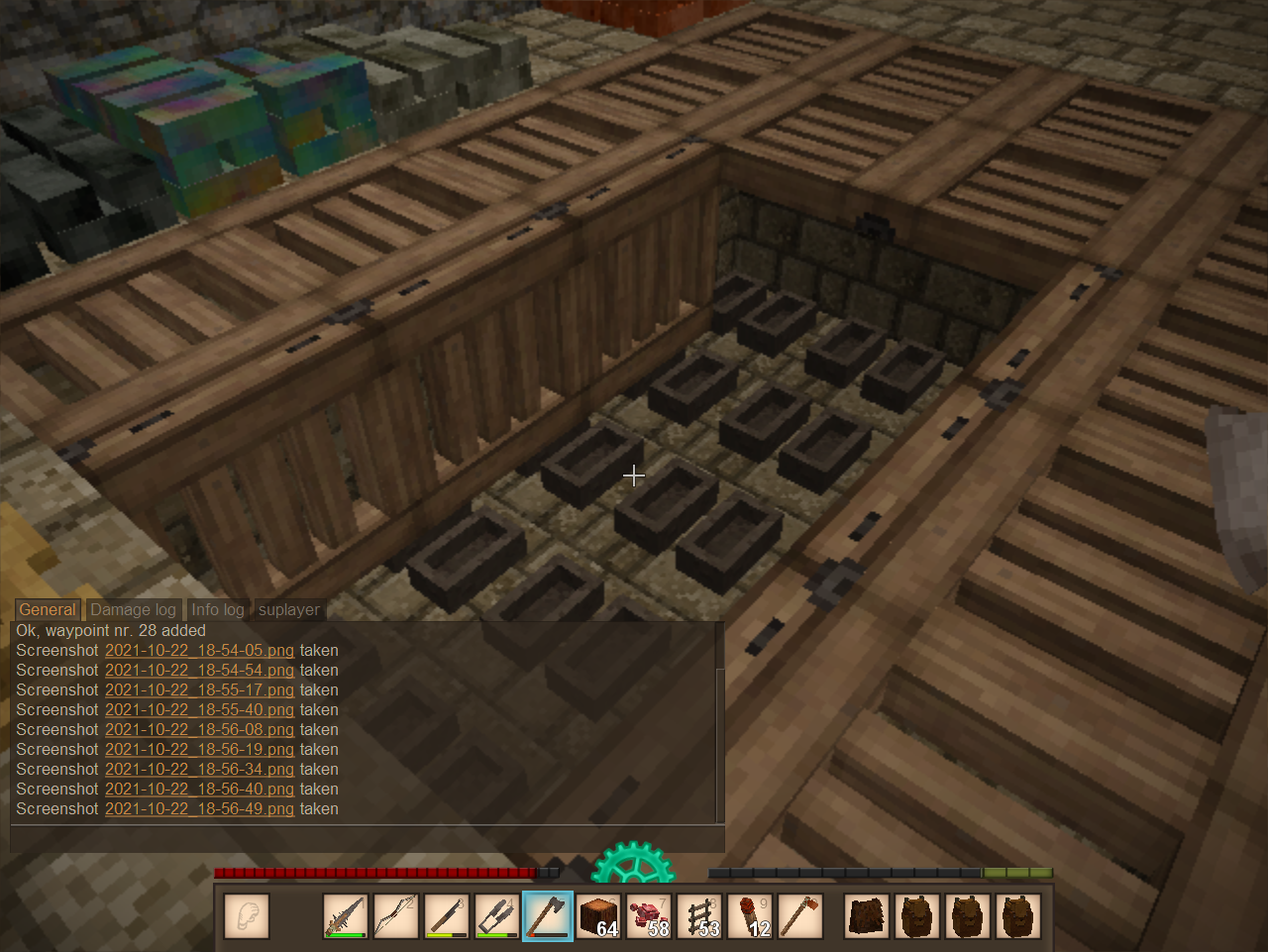Select the red meat stack of 58
This screenshot has height=952, width=1268.
[x=650, y=916]
